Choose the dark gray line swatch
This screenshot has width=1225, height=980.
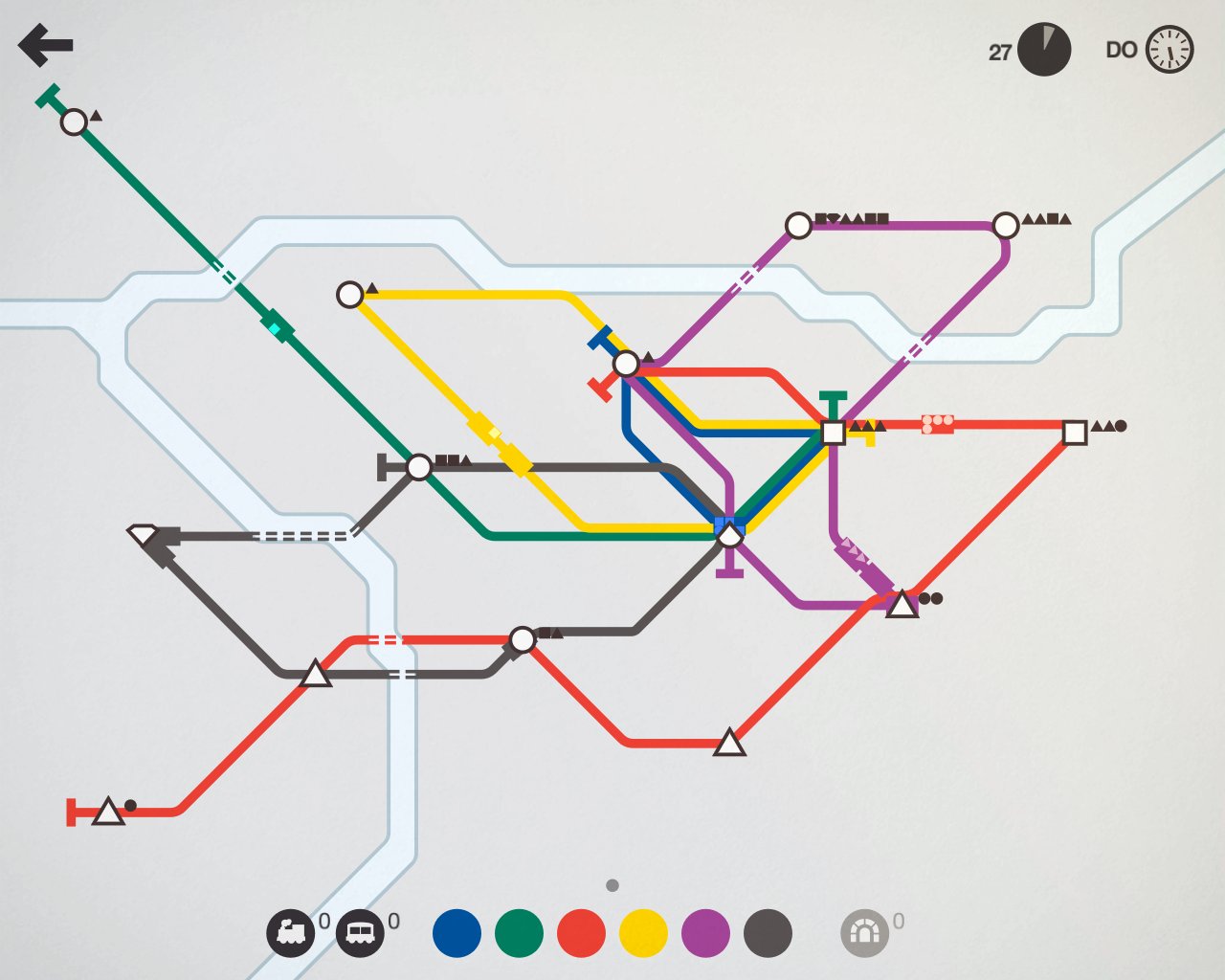[768, 933]
